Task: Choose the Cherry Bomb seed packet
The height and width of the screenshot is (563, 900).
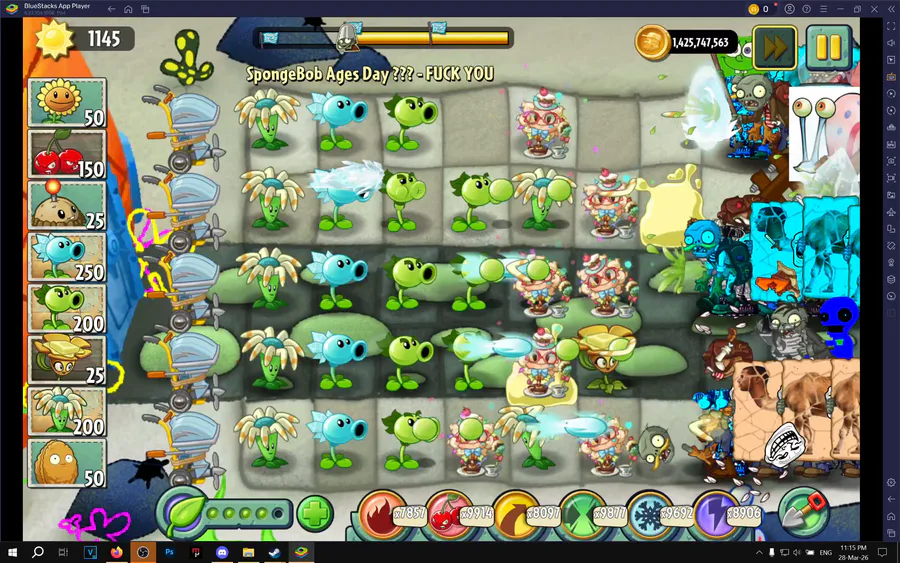Action: coord(67,155)
